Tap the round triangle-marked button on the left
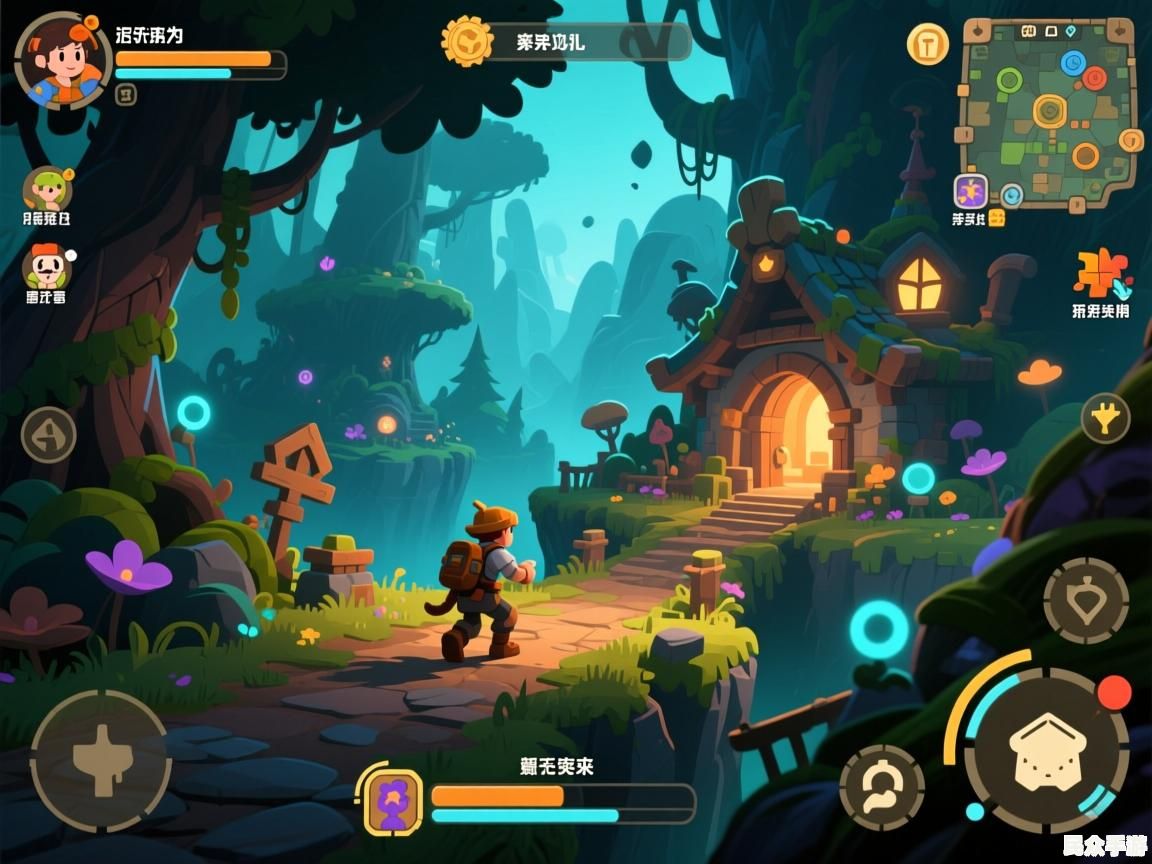The image size is (1152, 864). pos(49,435)
